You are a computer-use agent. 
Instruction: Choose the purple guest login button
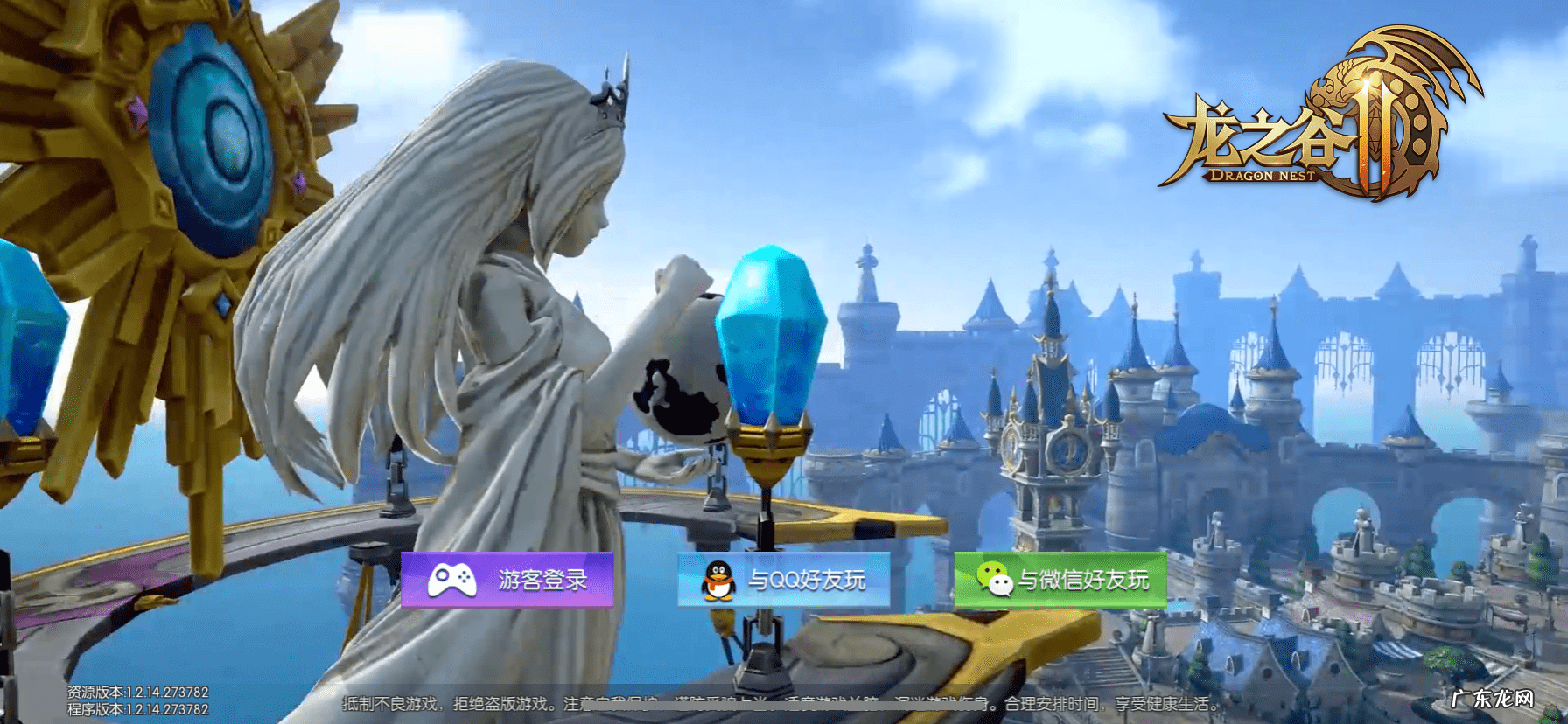507,580
